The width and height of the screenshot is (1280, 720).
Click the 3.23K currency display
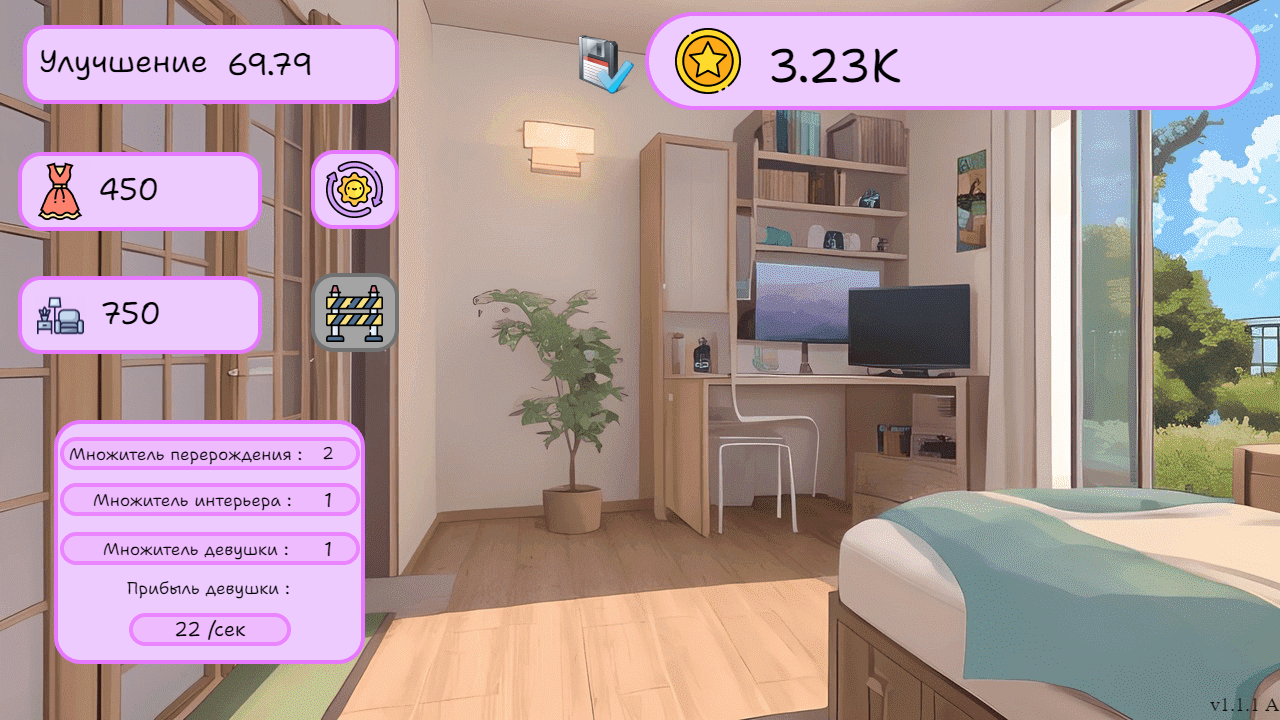(x=833, y=64)
